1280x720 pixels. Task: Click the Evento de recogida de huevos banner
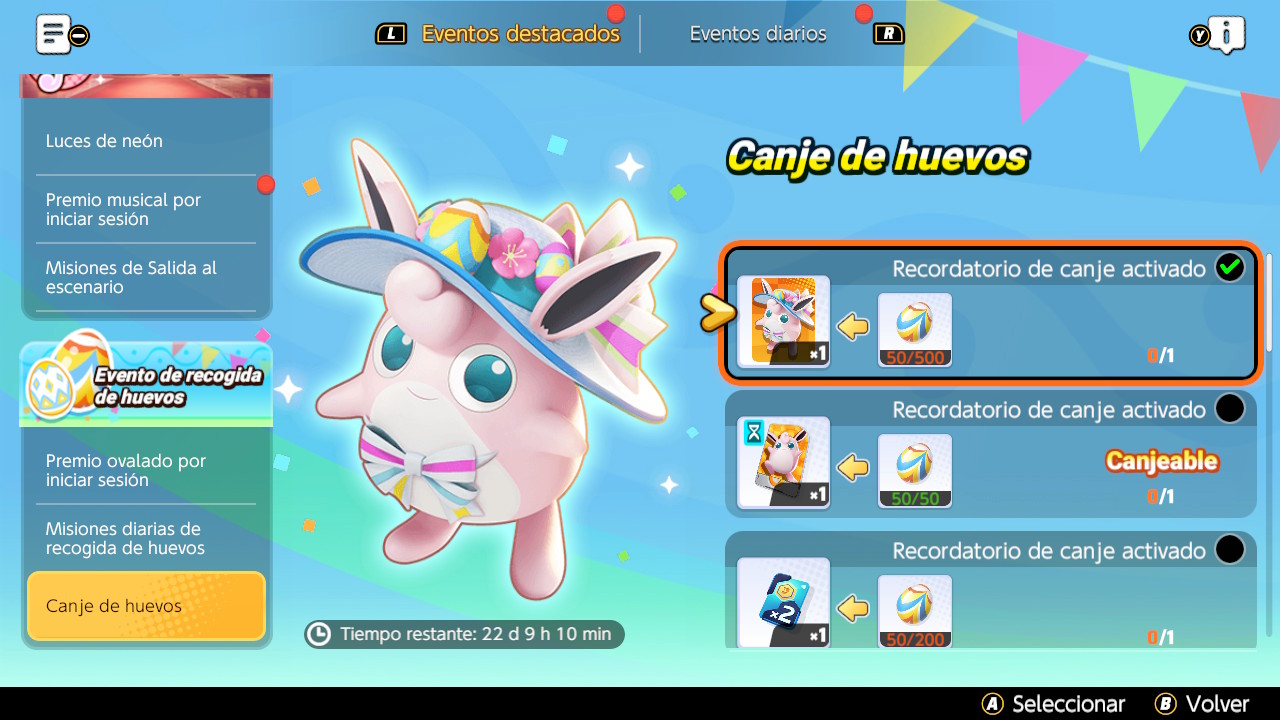pos(146,384)
